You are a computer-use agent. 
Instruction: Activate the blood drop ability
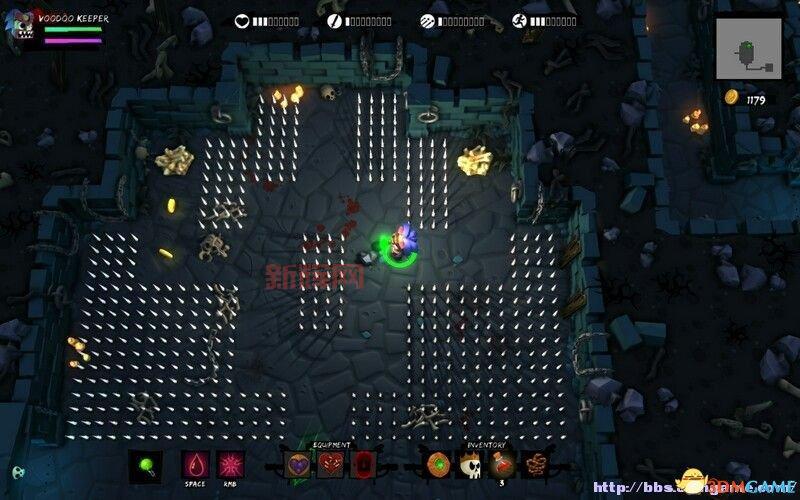coord(195,465)
